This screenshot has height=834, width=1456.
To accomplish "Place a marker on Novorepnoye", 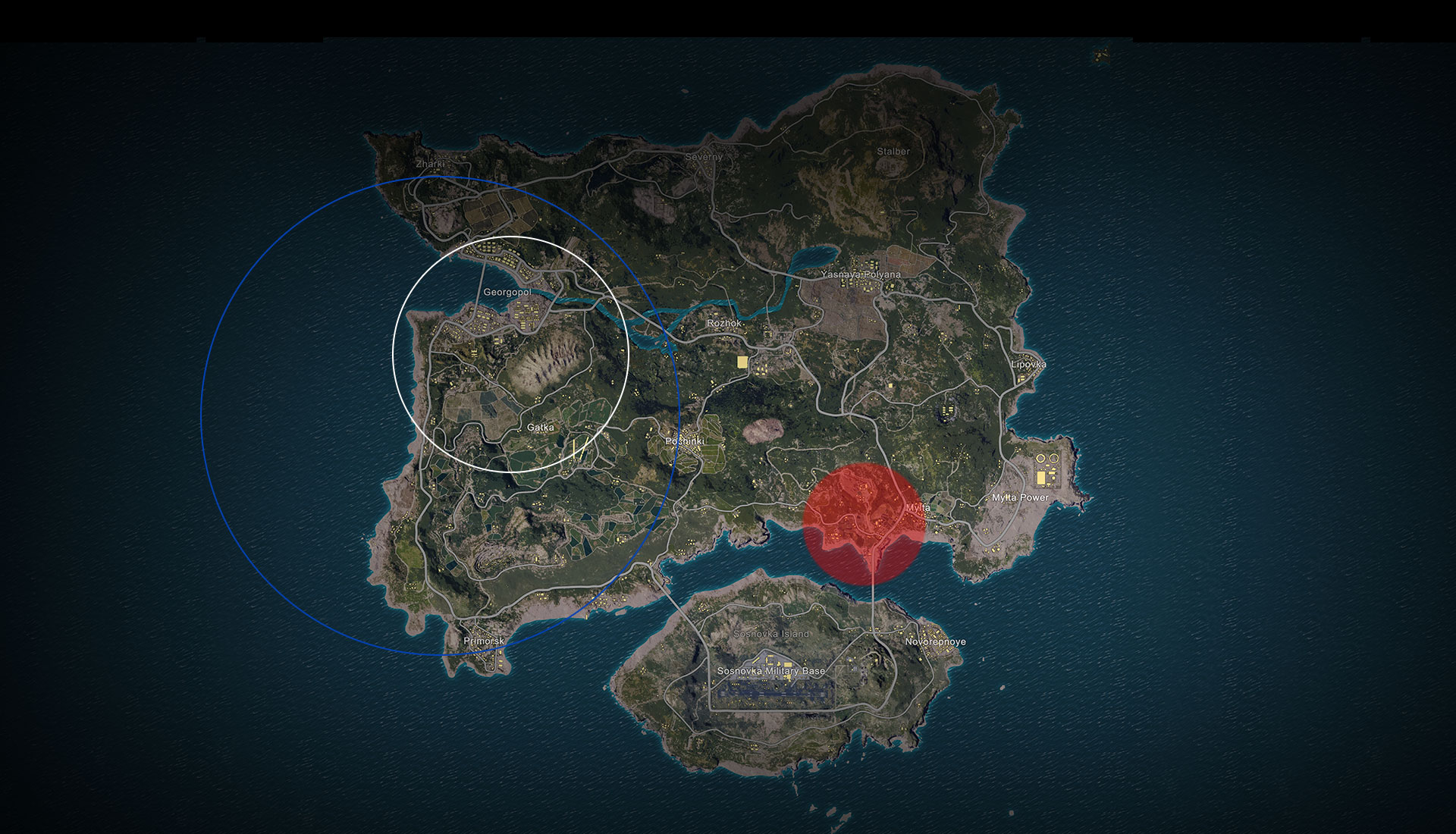I will (935, 641).
